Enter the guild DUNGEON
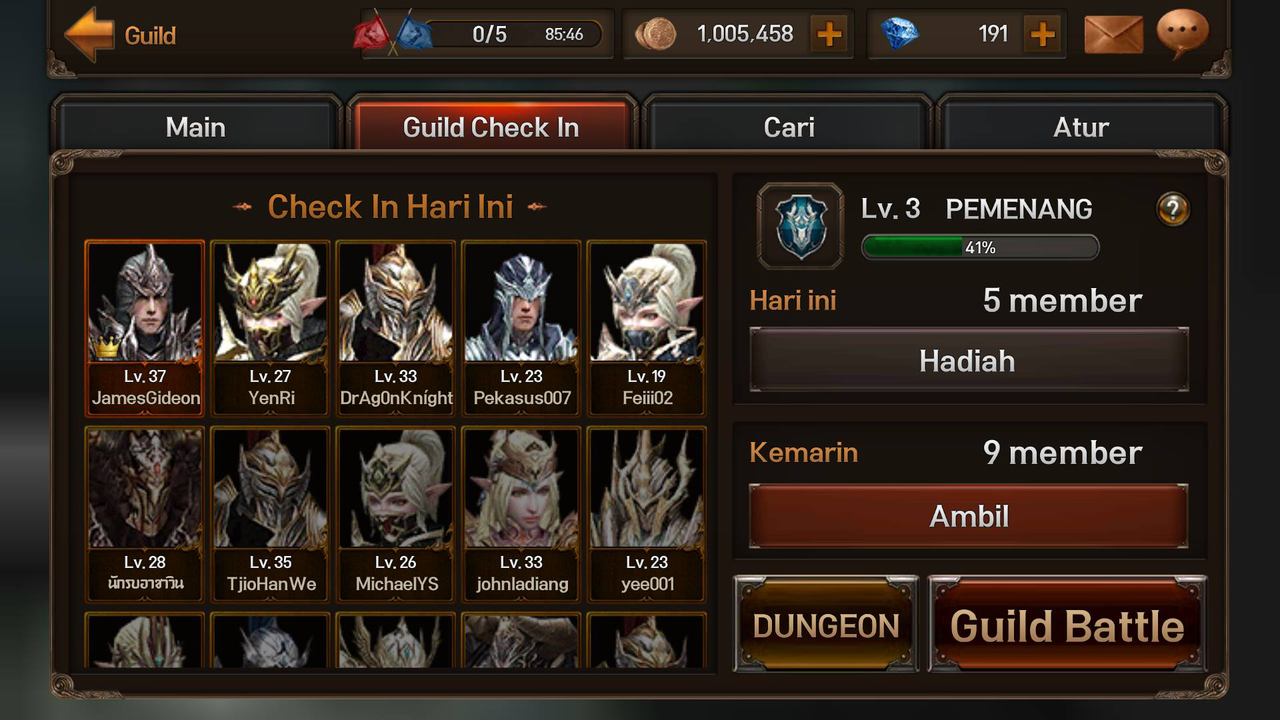 (x=826, y=625)
